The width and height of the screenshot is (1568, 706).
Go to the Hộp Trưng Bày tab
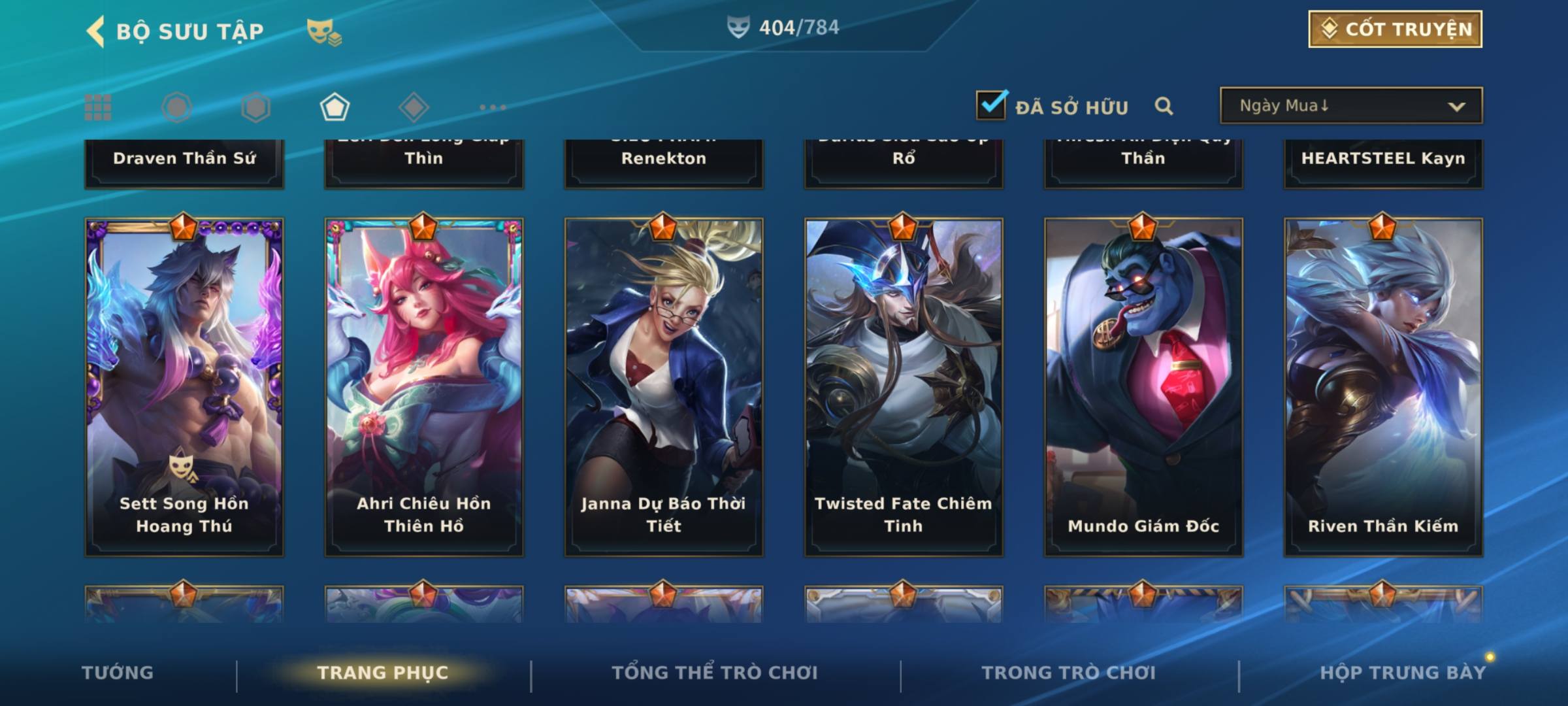click(1403, 673)
